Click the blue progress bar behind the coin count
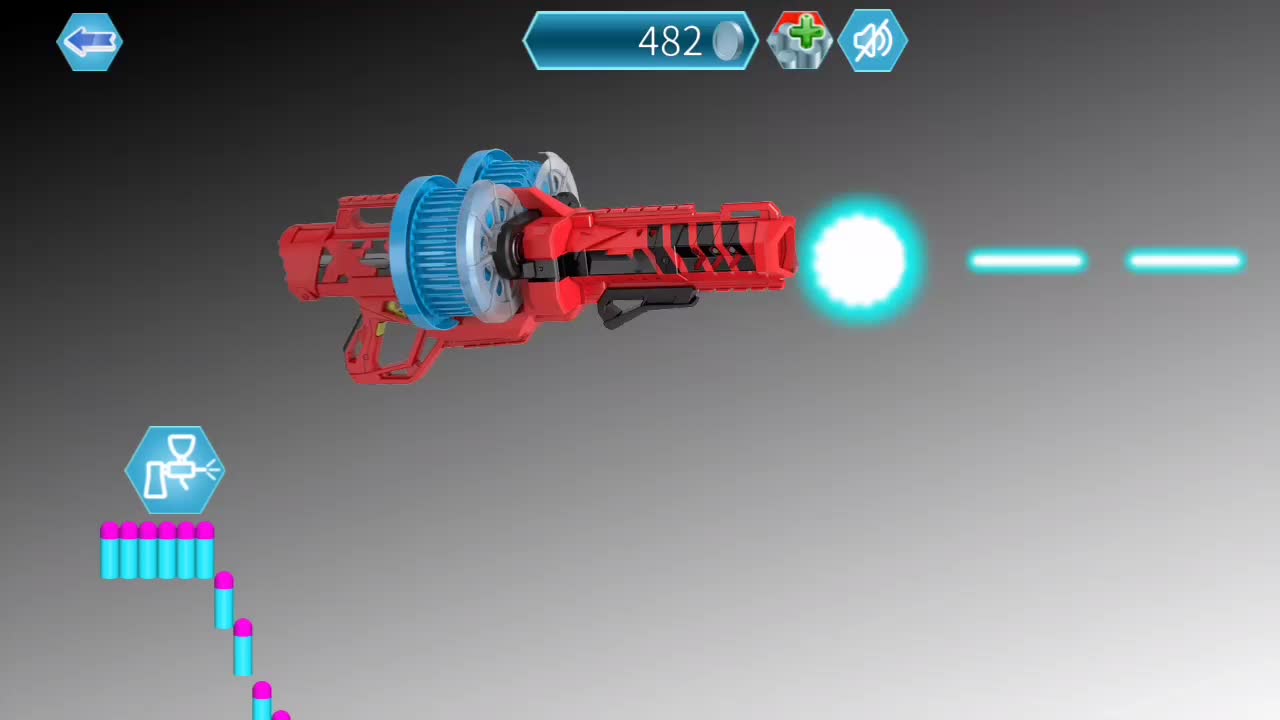This screenshot has height=720, width=1280. click(590, 41)
